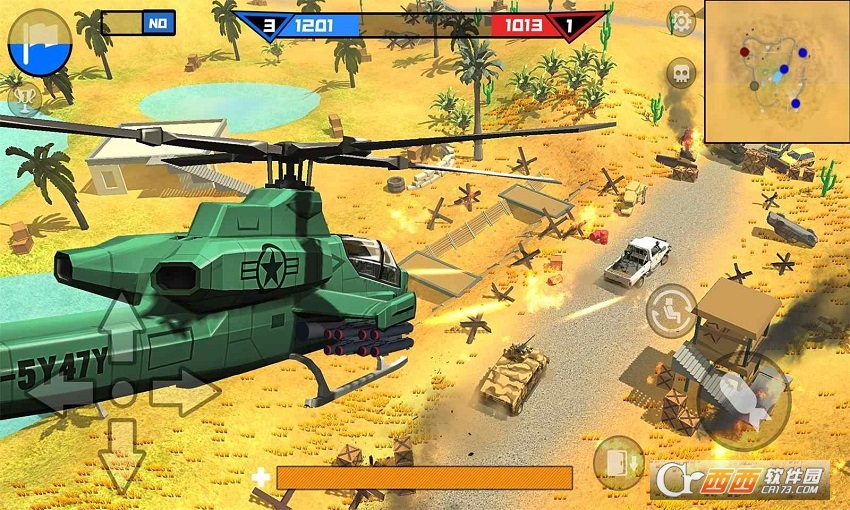The height and width of the screenshot is (510, 850).
Task: Tap the right arrow movement control
Action: 184,392
